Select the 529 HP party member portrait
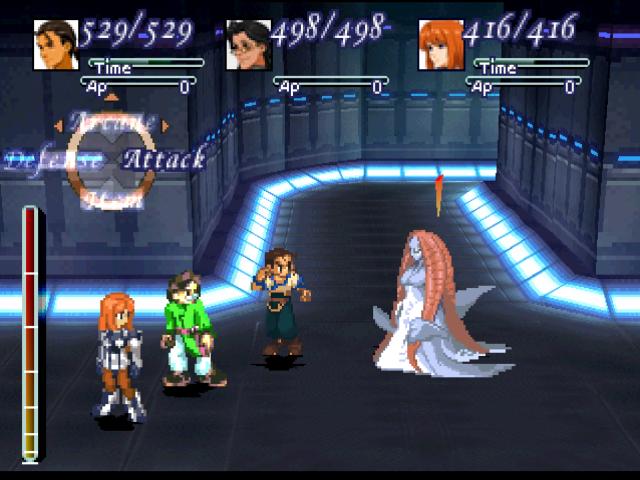The width and height of the screenshot is (640, 480). [56, 46]
